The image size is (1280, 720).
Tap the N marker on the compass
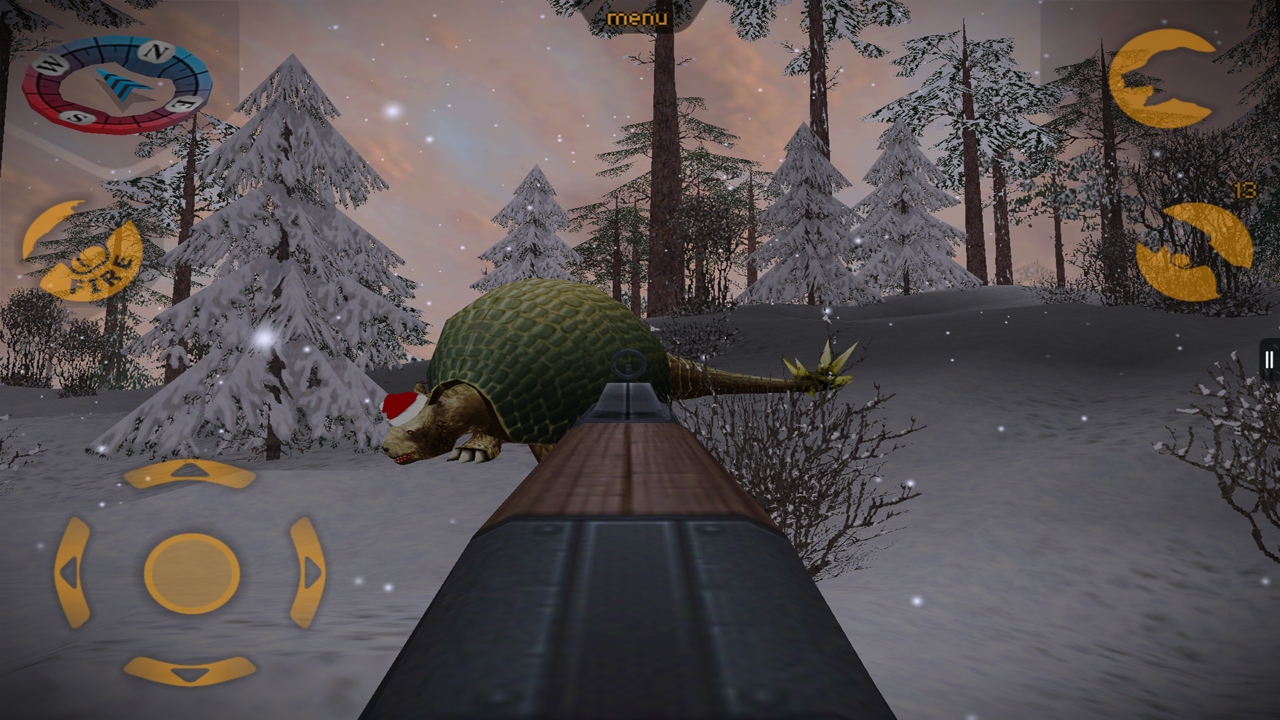[156, 49]
